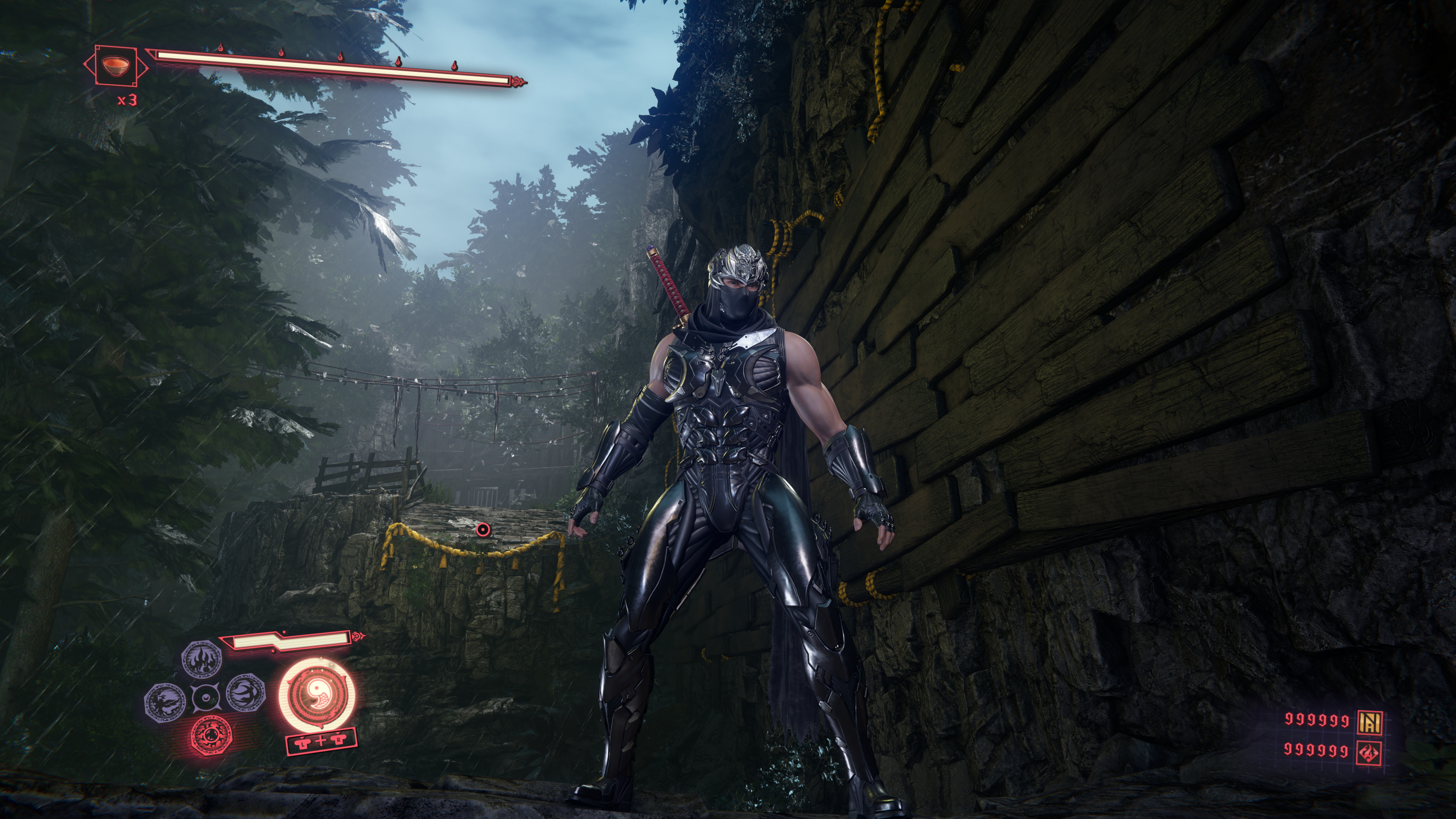The width and height of the screenshot is (1456, 819).
Task: Select the swirling wind ninpo emblem
Action: pos(246,693)
